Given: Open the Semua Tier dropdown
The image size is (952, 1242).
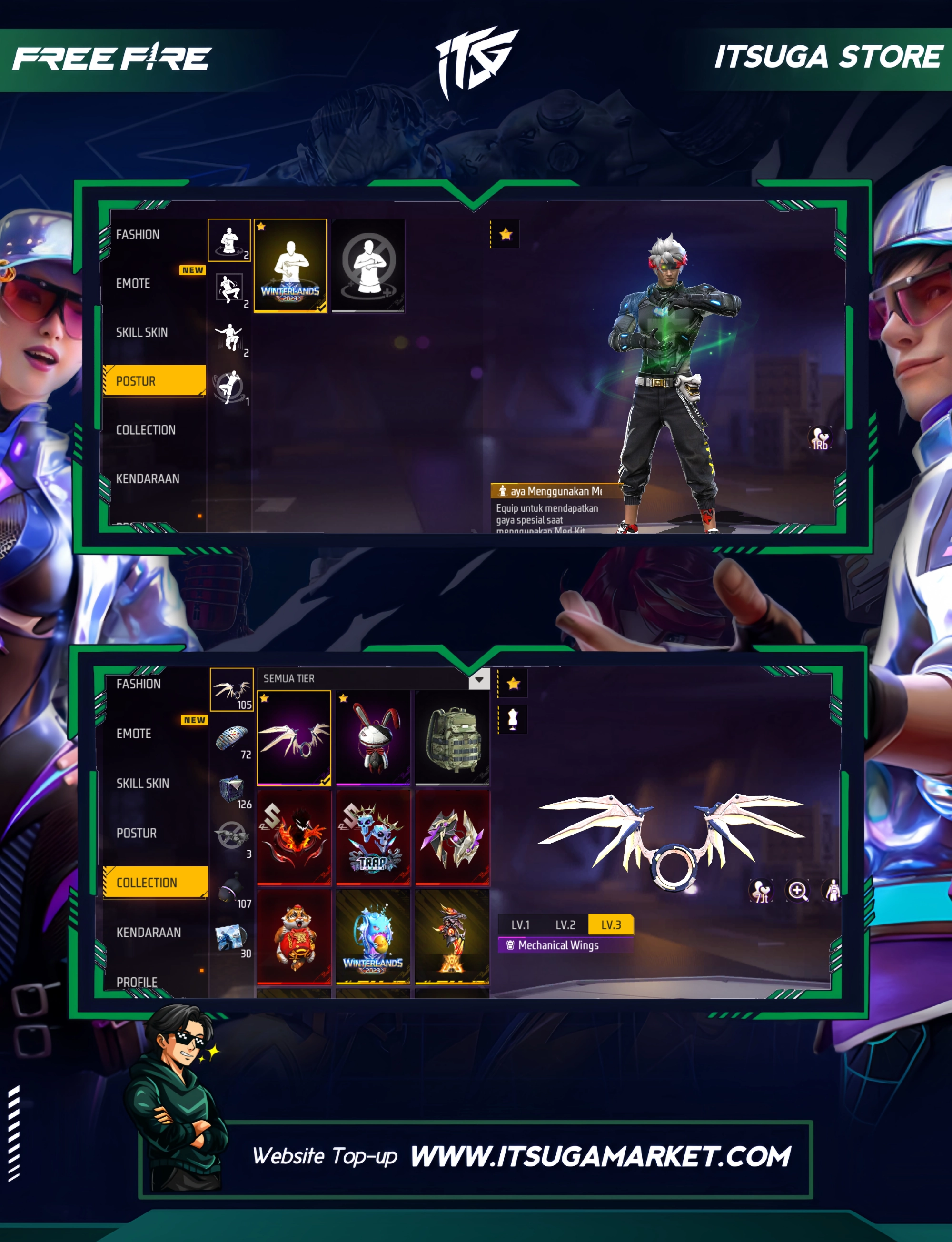Looking at the screenshot, I should pos(479,679).
